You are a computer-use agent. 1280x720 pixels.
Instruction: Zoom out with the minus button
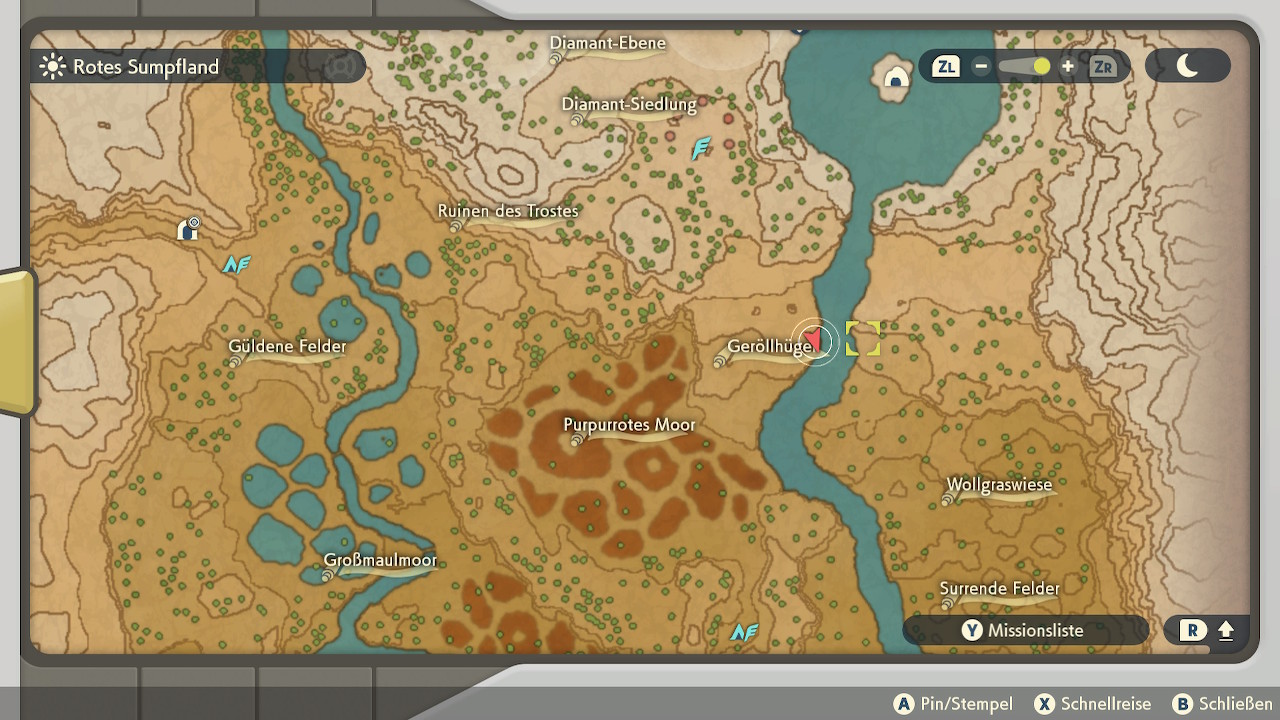pos(981,67)
